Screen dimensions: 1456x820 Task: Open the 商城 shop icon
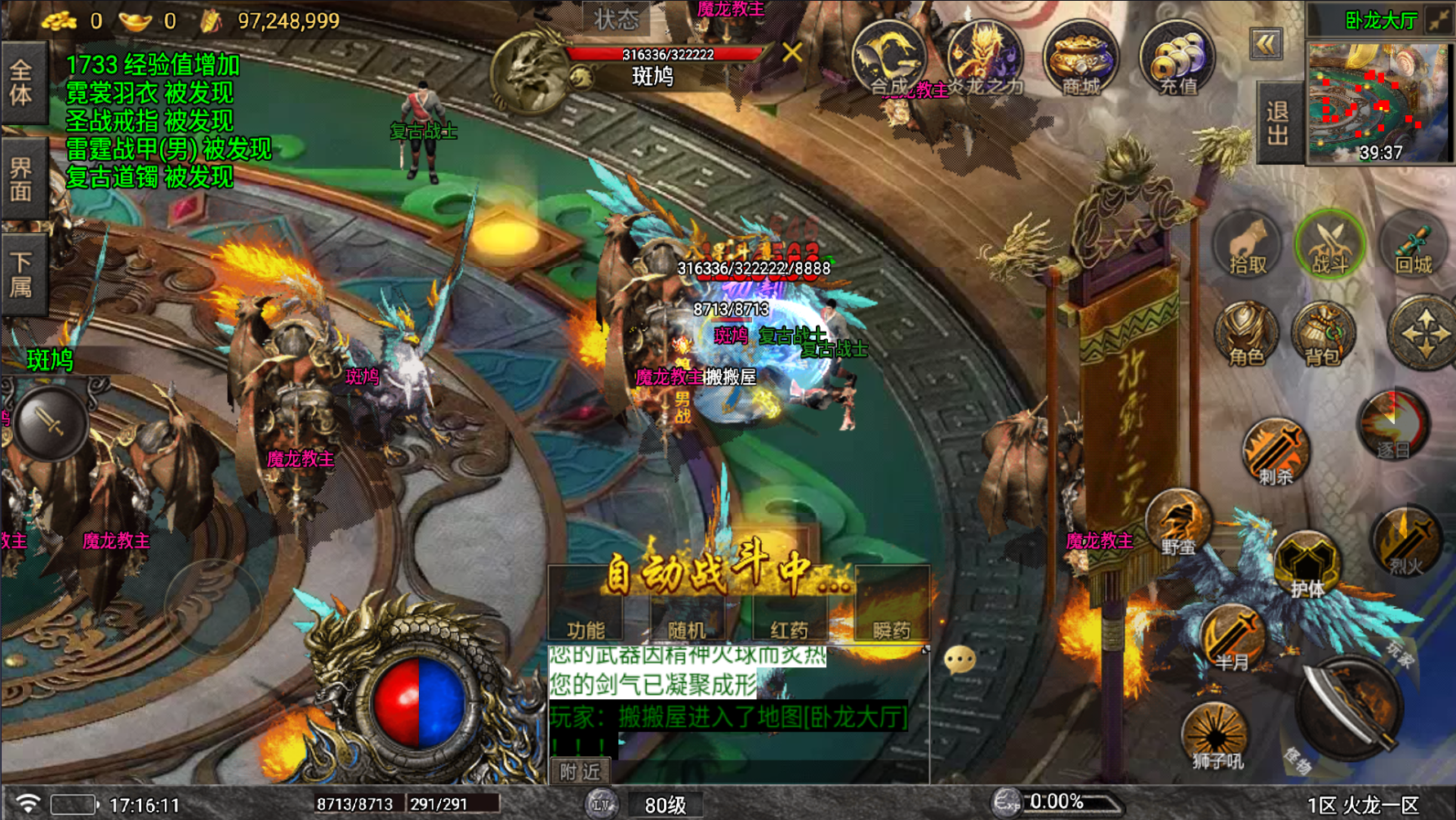coord(1080,59)
